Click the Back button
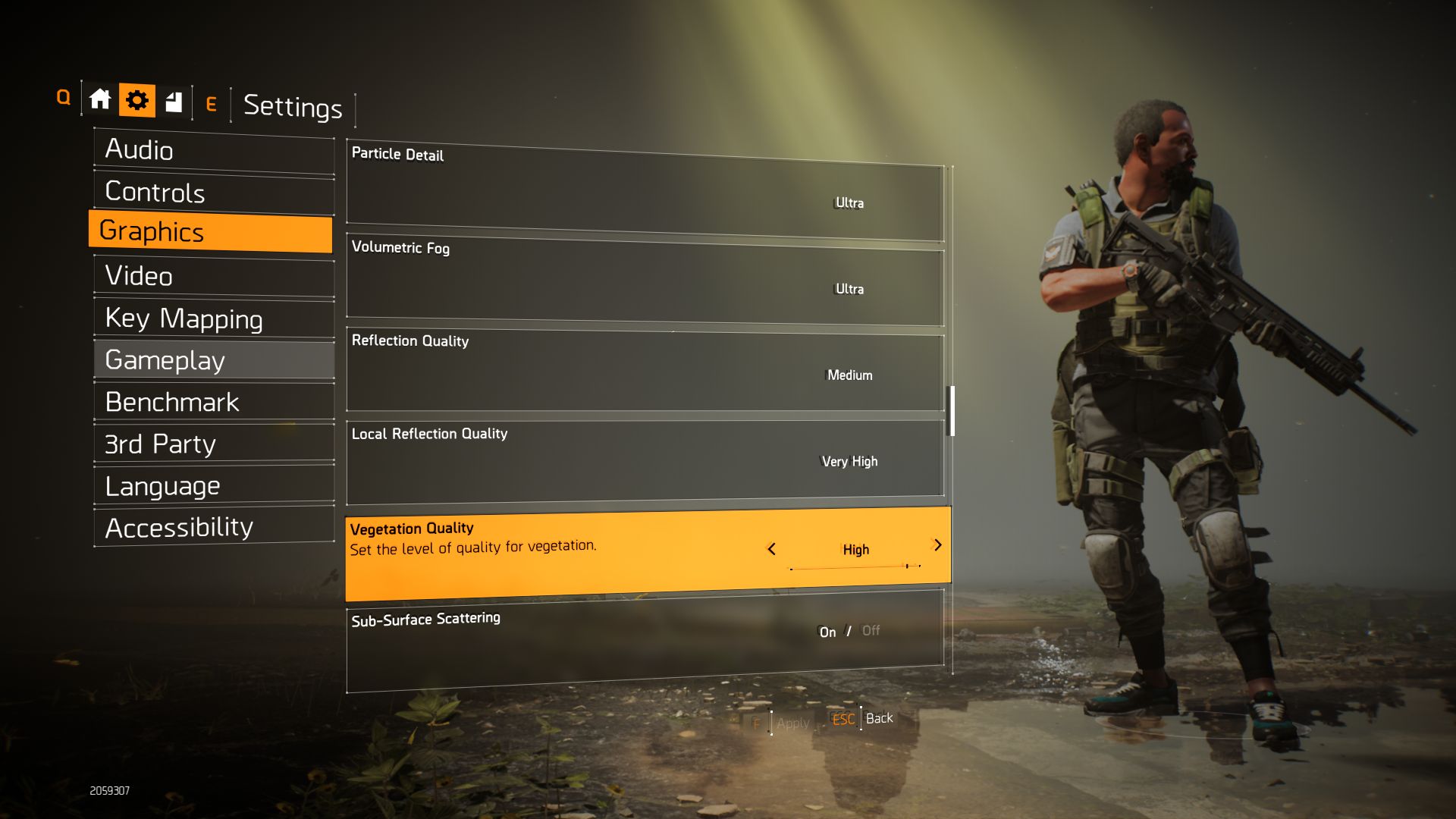The width and height of the screenshot is (1456, 819). [x=879, y=718]
